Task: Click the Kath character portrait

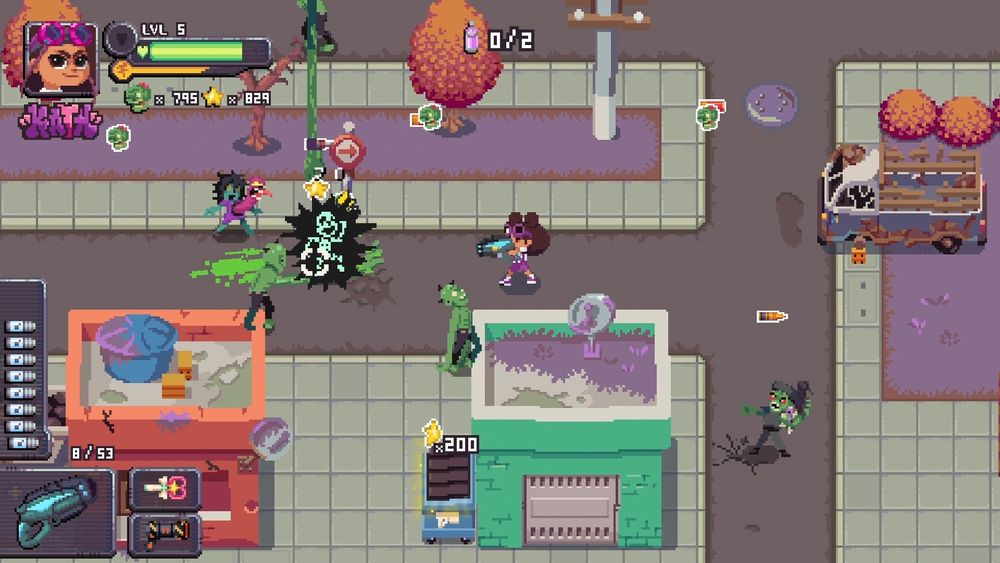Action: [x=60, y=58]
